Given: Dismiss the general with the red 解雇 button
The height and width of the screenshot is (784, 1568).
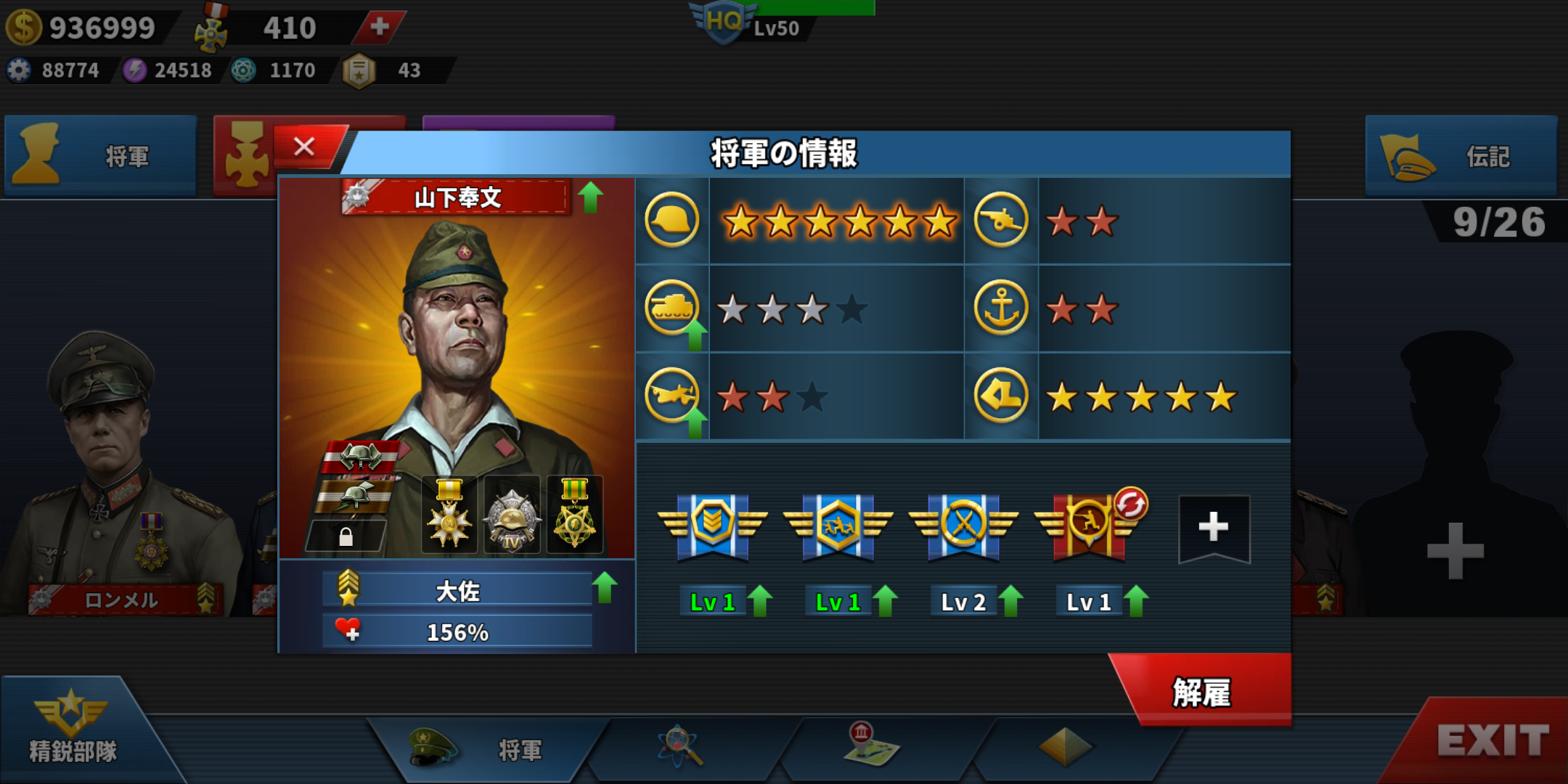Looking at the screenshot, I should click(x=1202, y=692).
